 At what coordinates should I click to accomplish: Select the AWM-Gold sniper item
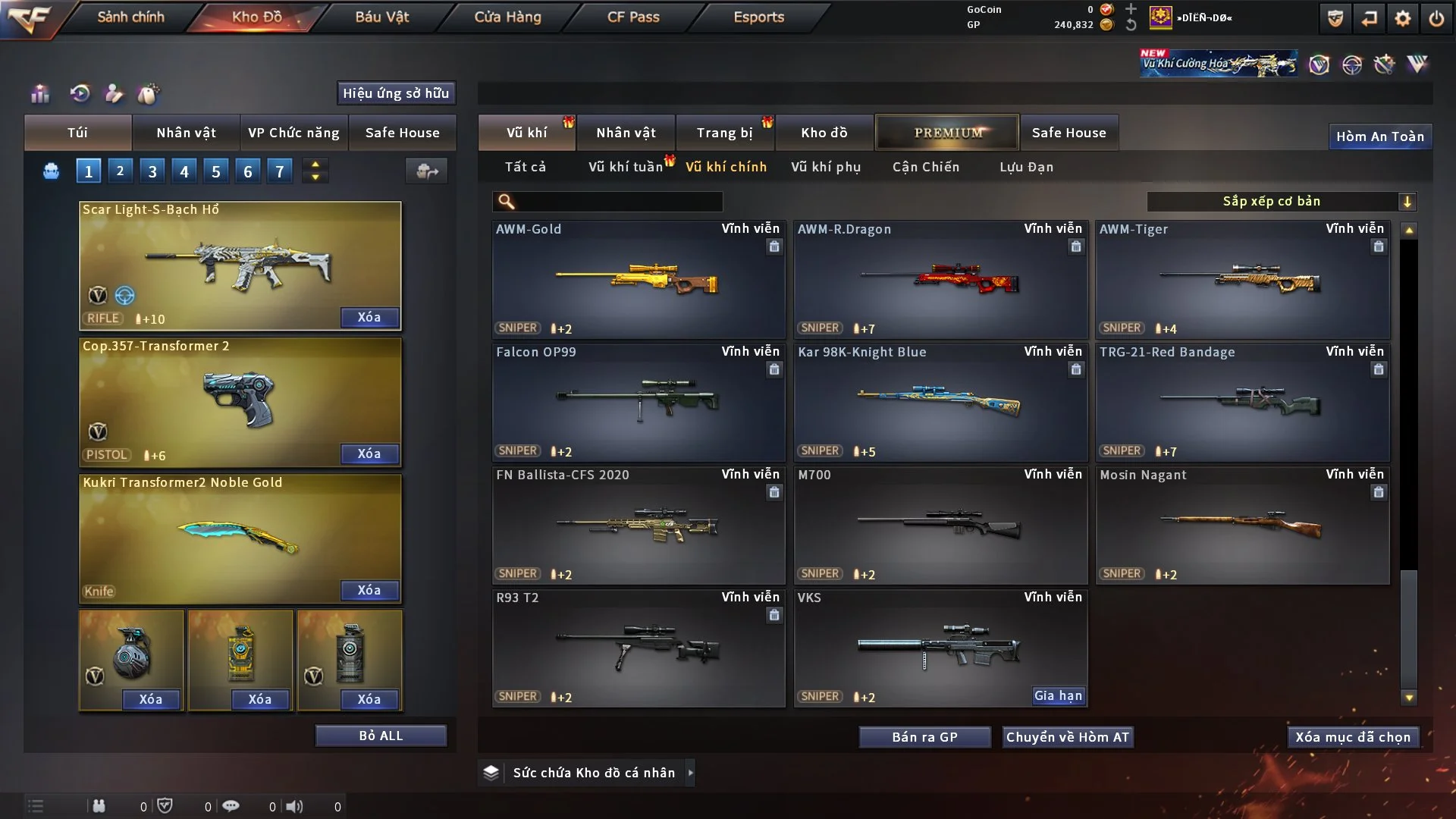click(x=638, y=279)
